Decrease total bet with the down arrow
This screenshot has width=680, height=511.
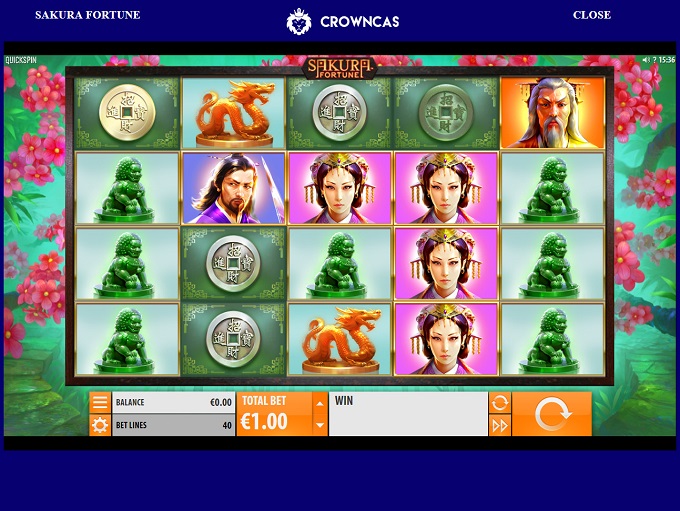320,425
